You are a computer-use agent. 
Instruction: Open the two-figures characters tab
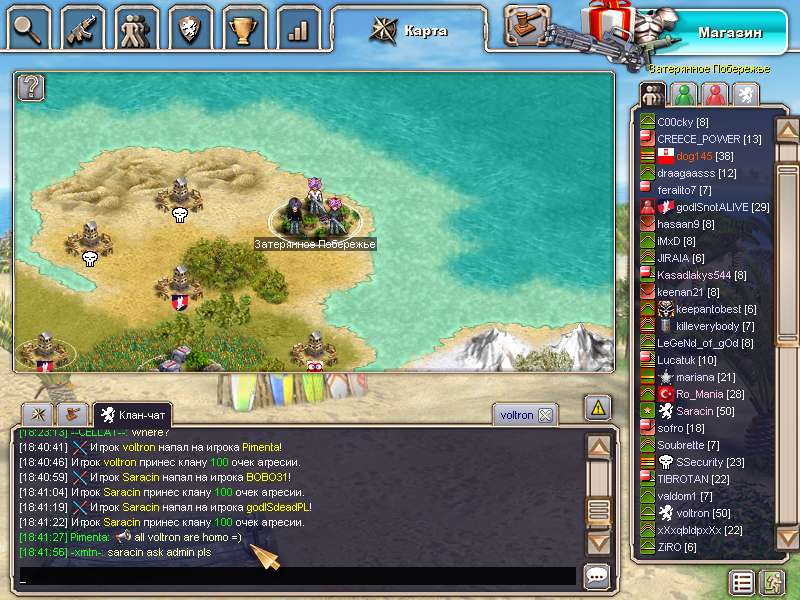click(136, 27)
